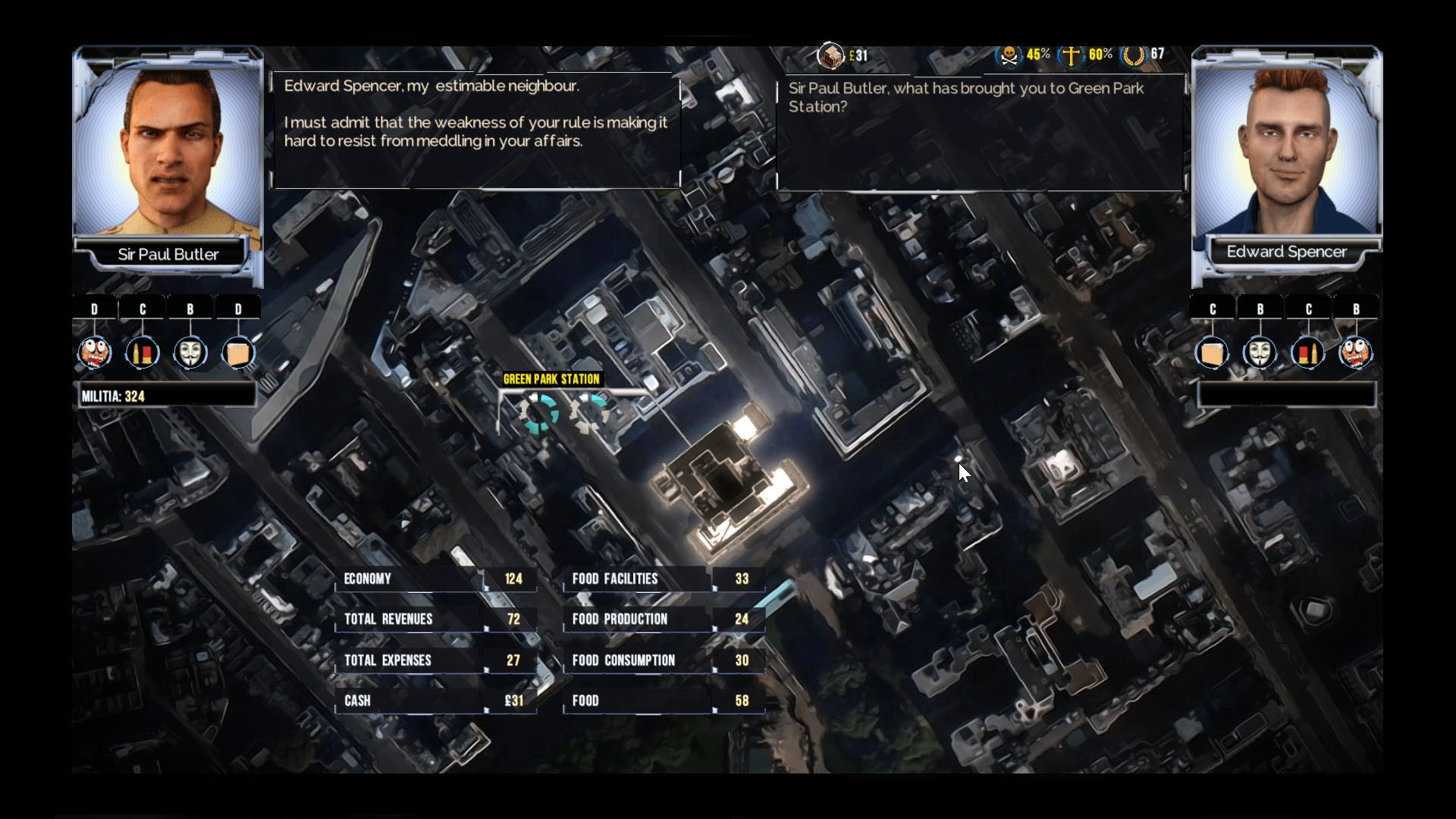Open Edward Spencer's dossier folder icon
This screenshot has height=819, width=1456.
coord(1213,353)
